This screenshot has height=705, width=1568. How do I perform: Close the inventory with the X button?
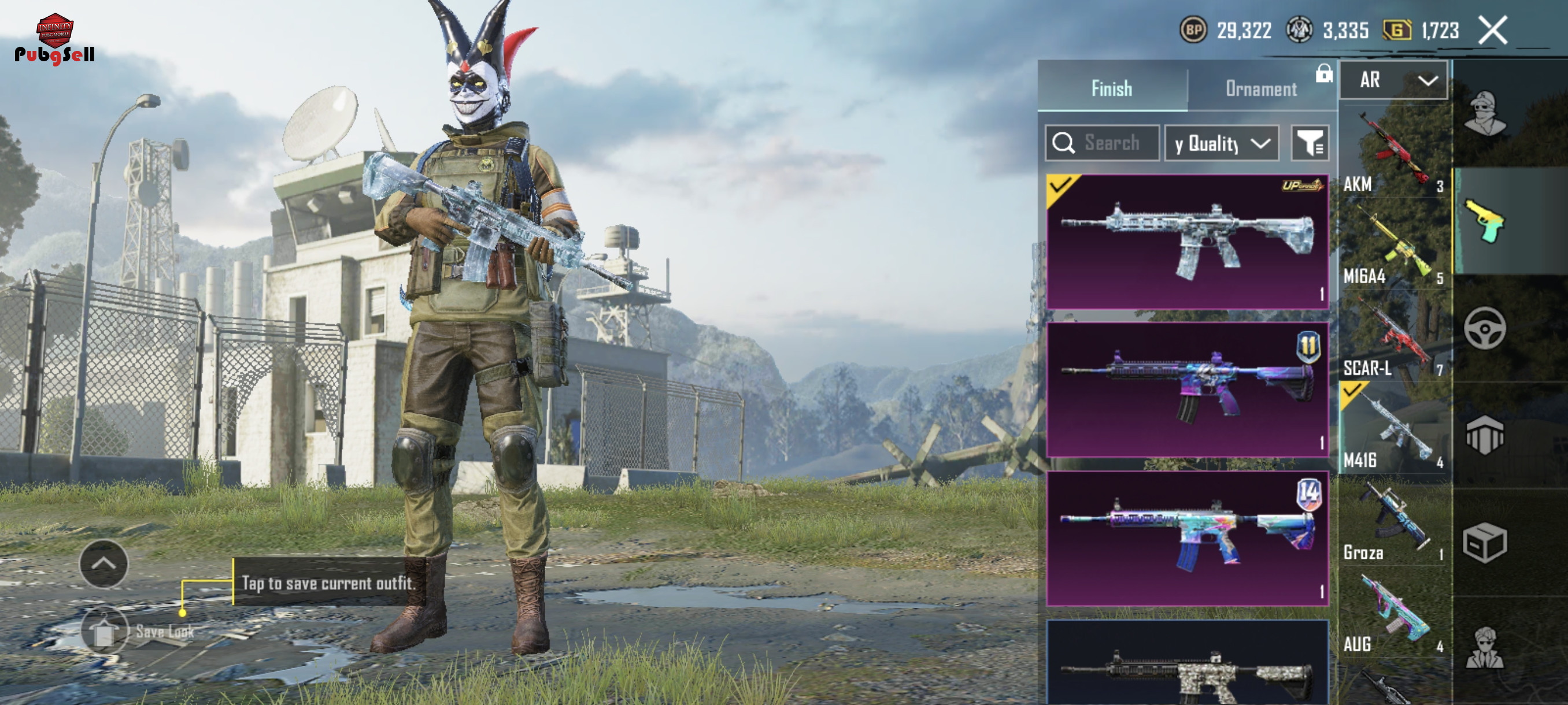pos(1492,31)
